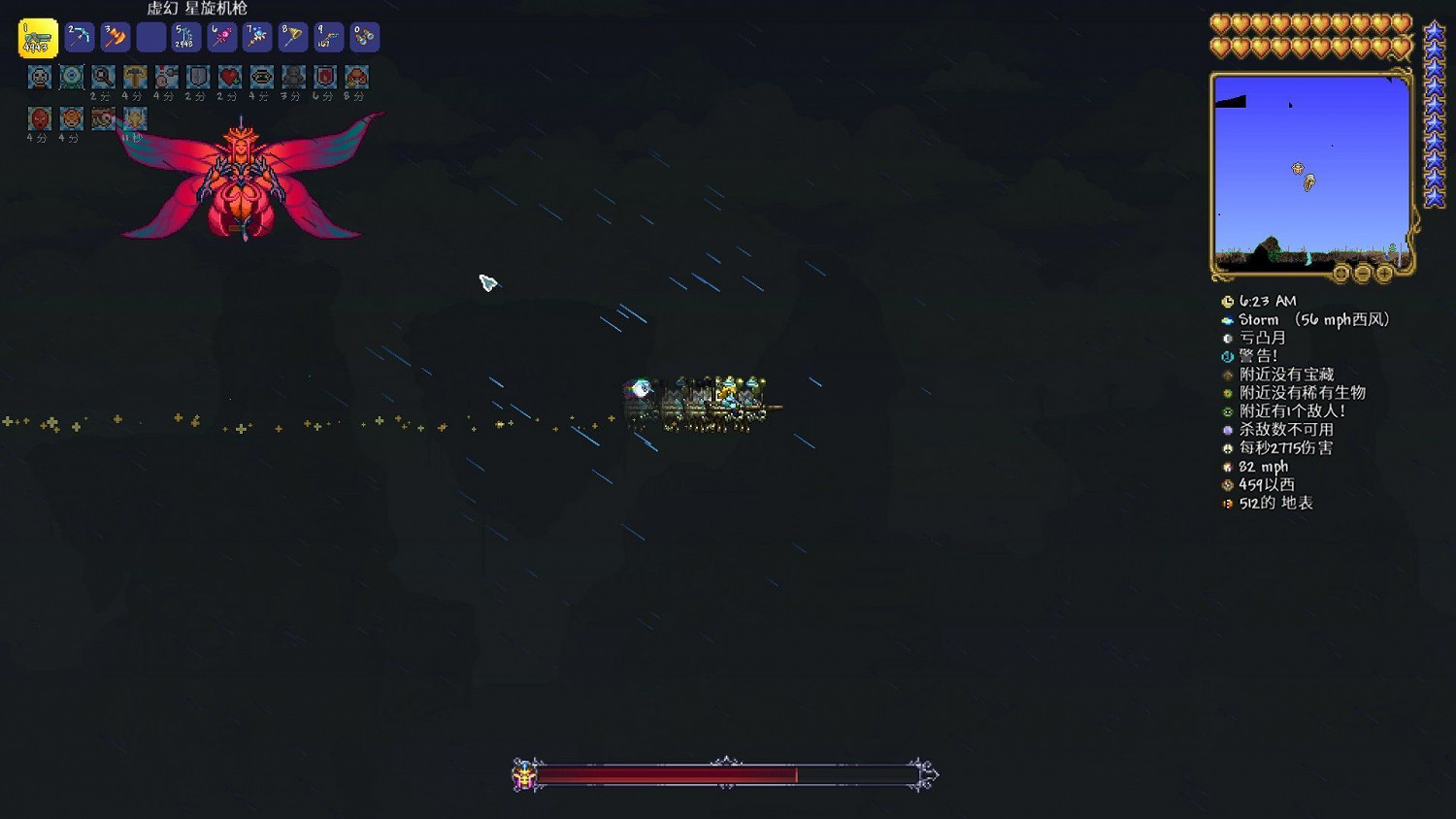Zoom in the minimap with the plus button
This screenshot has height=819, width=1456.
1384,274
